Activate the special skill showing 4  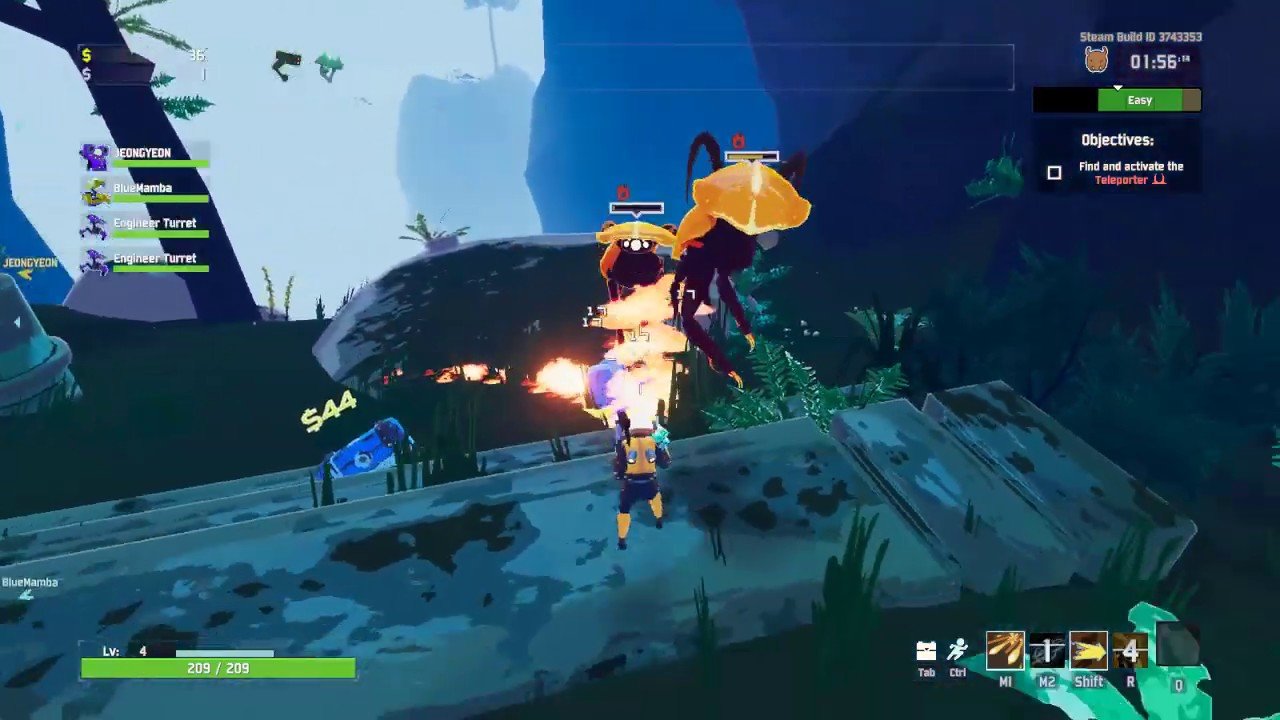(x=1130, y=651)
